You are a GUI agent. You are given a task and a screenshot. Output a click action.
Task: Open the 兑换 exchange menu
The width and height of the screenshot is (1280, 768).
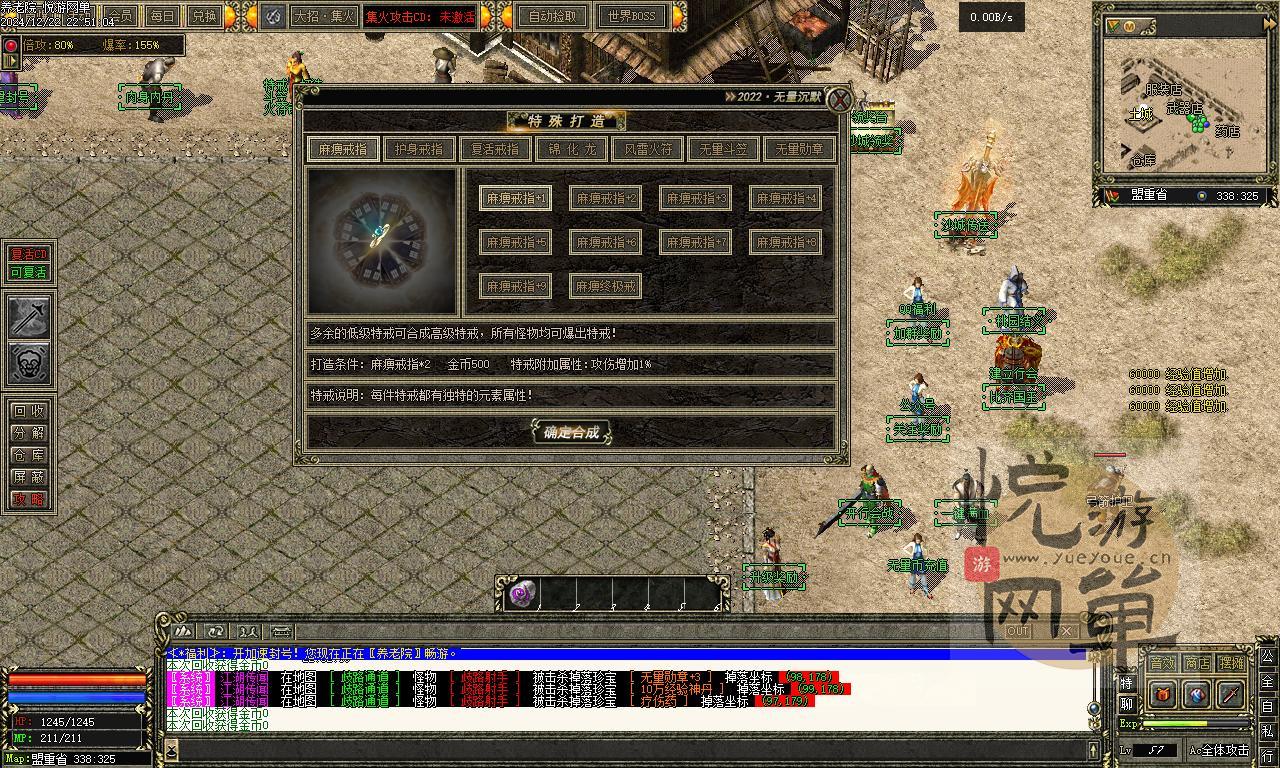coord(204,16)
